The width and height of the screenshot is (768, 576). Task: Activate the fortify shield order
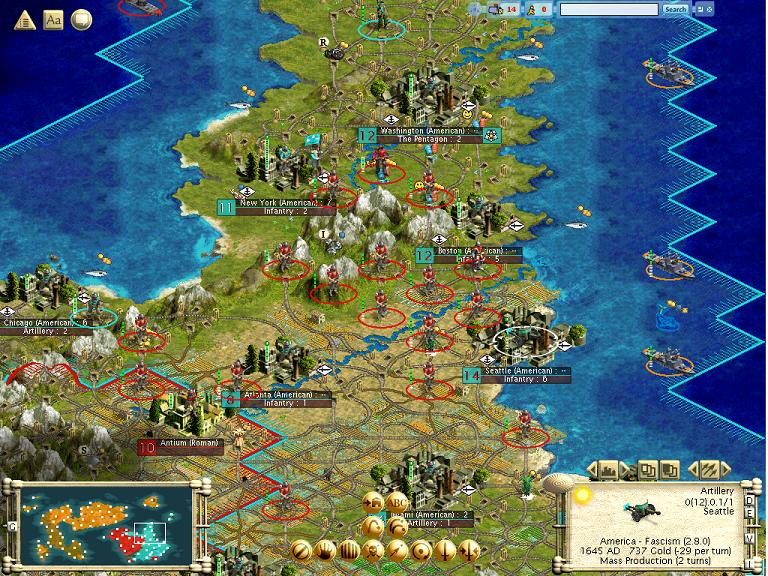click(x=302, y=550)
